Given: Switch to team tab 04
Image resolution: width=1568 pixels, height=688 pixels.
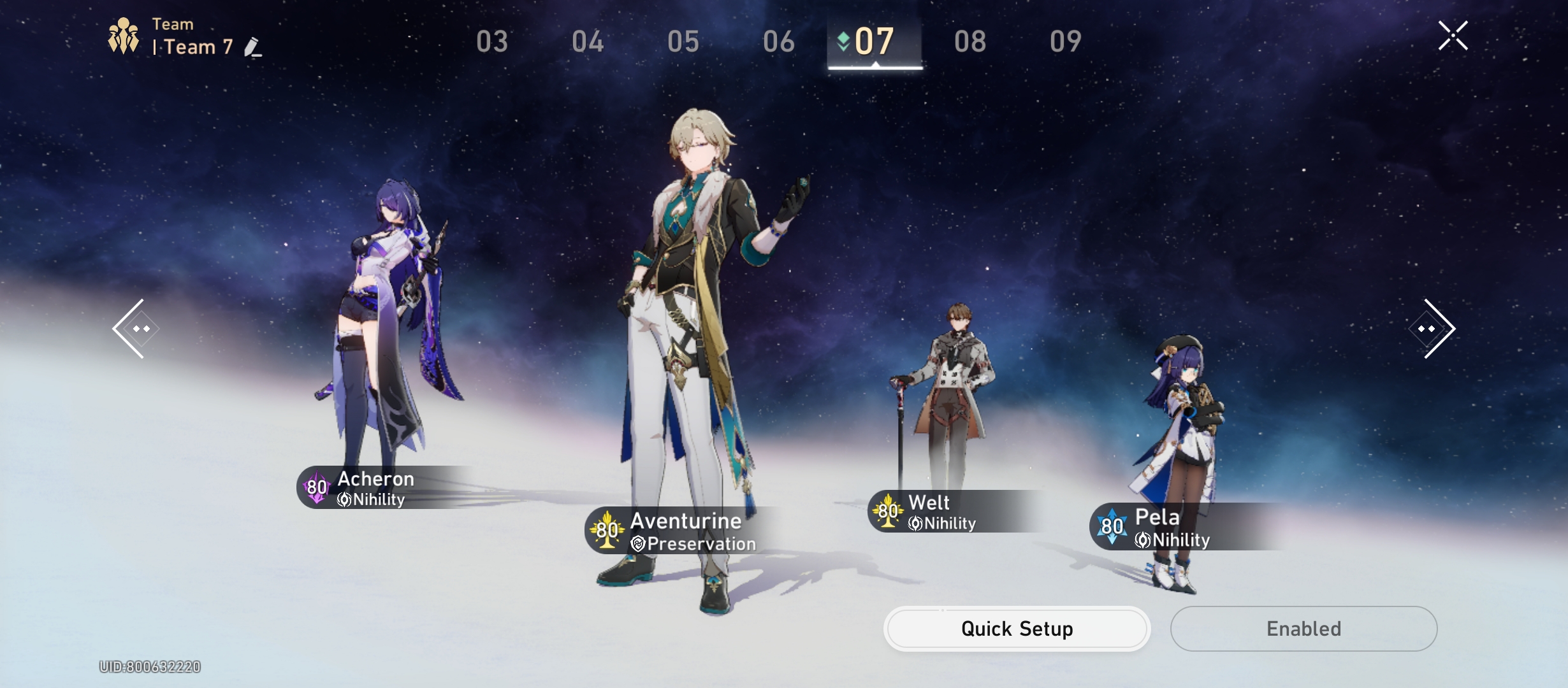Looking at the screenshot, I should click(x=588, y=42).
